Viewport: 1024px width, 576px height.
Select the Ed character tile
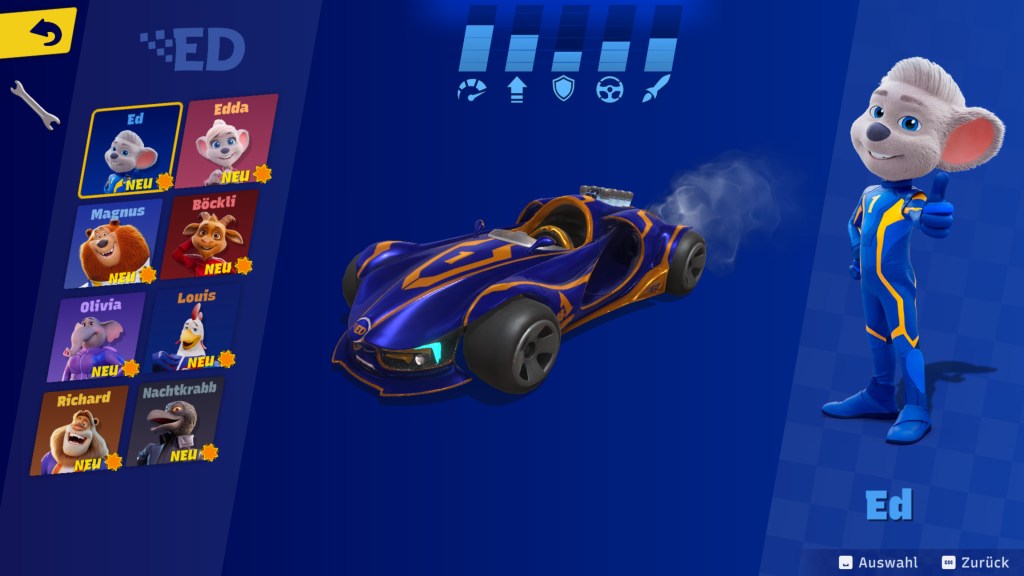134,150
